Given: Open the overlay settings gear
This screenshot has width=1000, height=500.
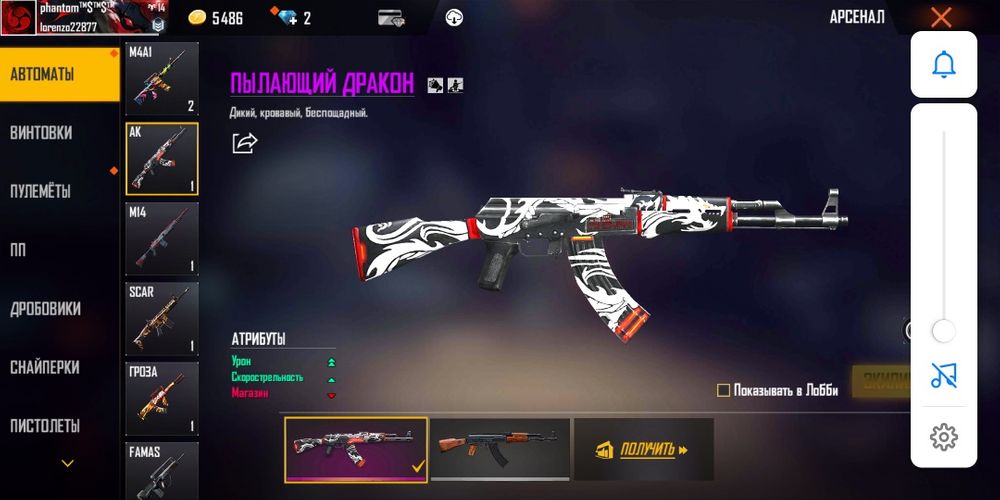Looking at the screenshot, I should (943, 437).
